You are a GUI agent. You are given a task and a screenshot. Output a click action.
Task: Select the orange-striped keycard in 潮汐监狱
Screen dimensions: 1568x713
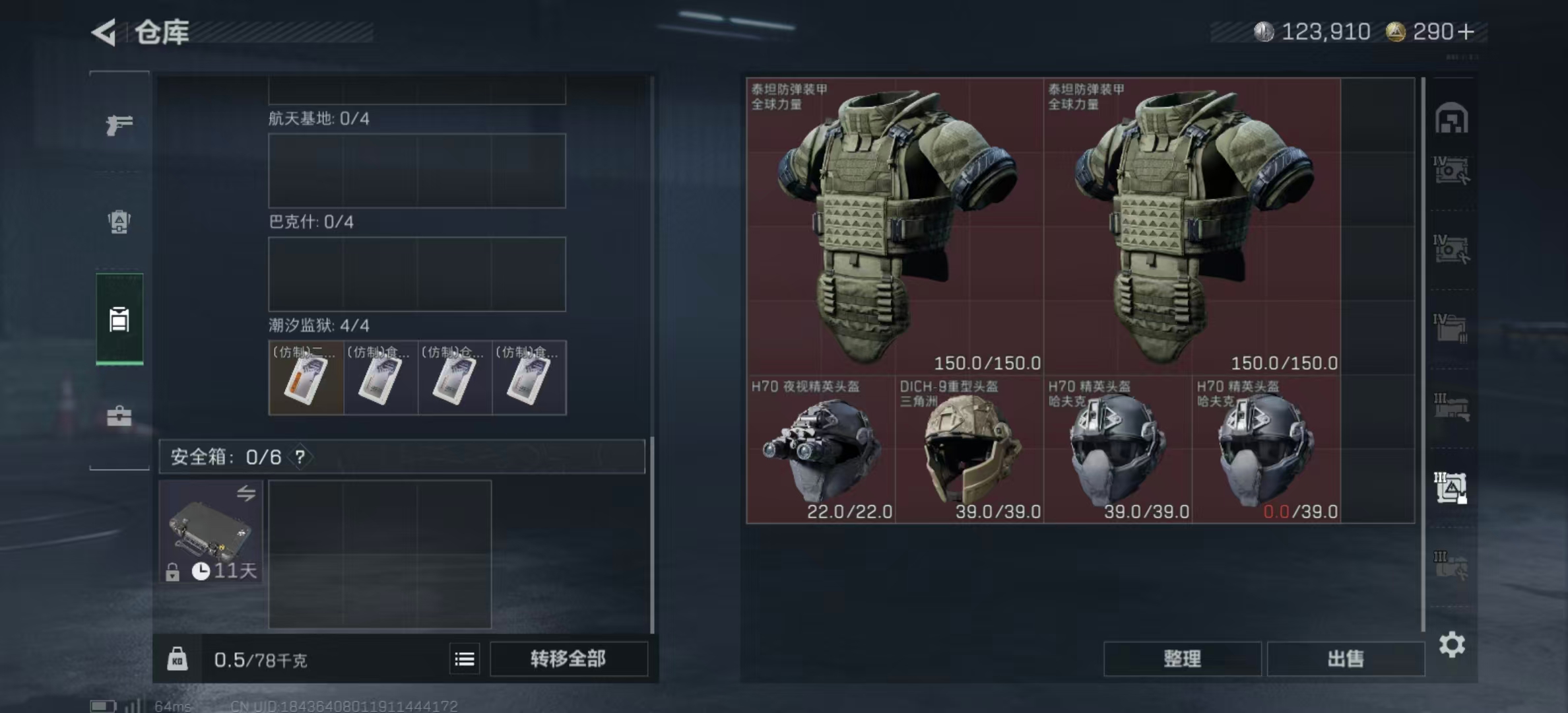click(306, 378)
